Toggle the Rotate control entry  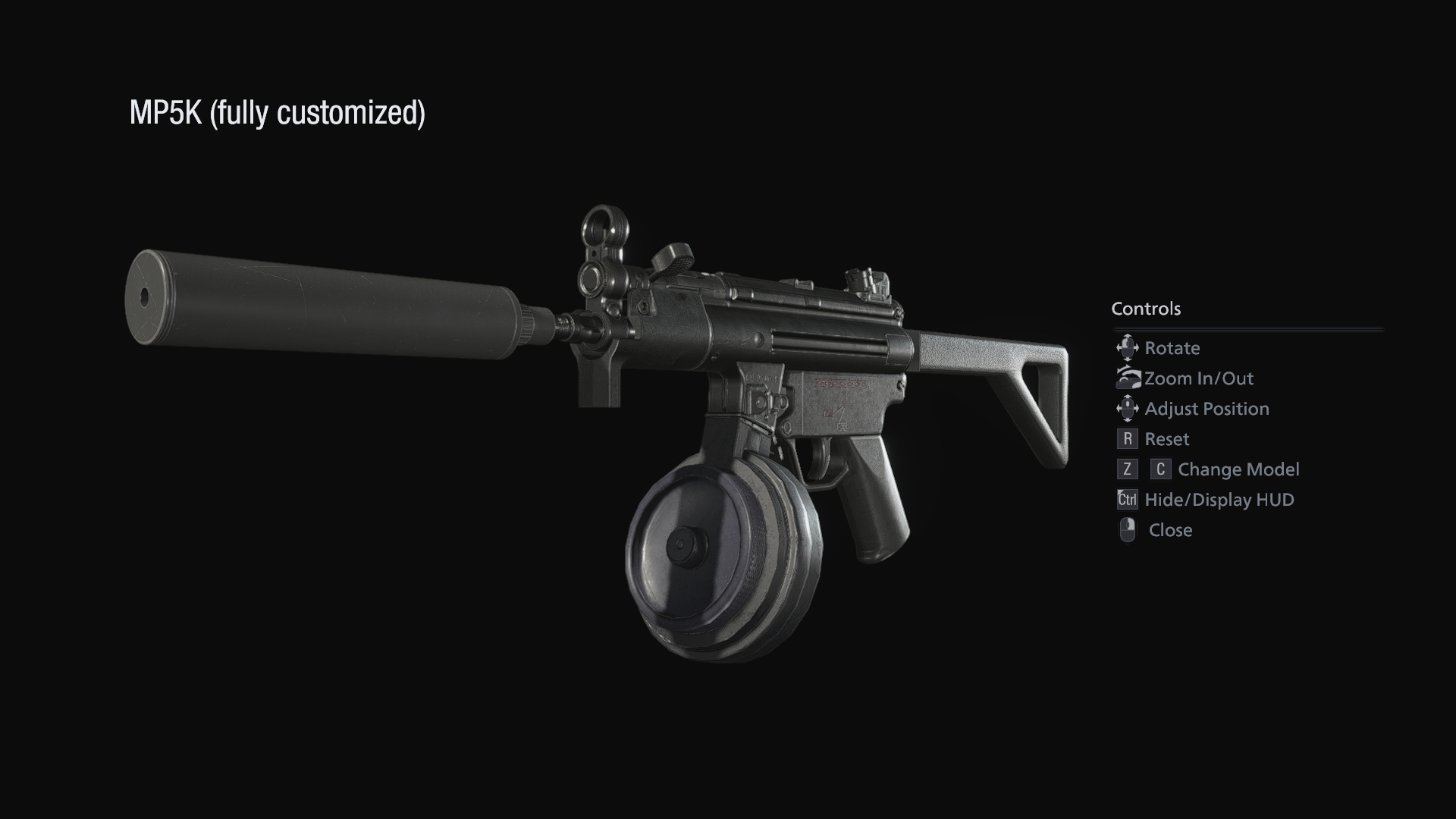coord(1172,347)
